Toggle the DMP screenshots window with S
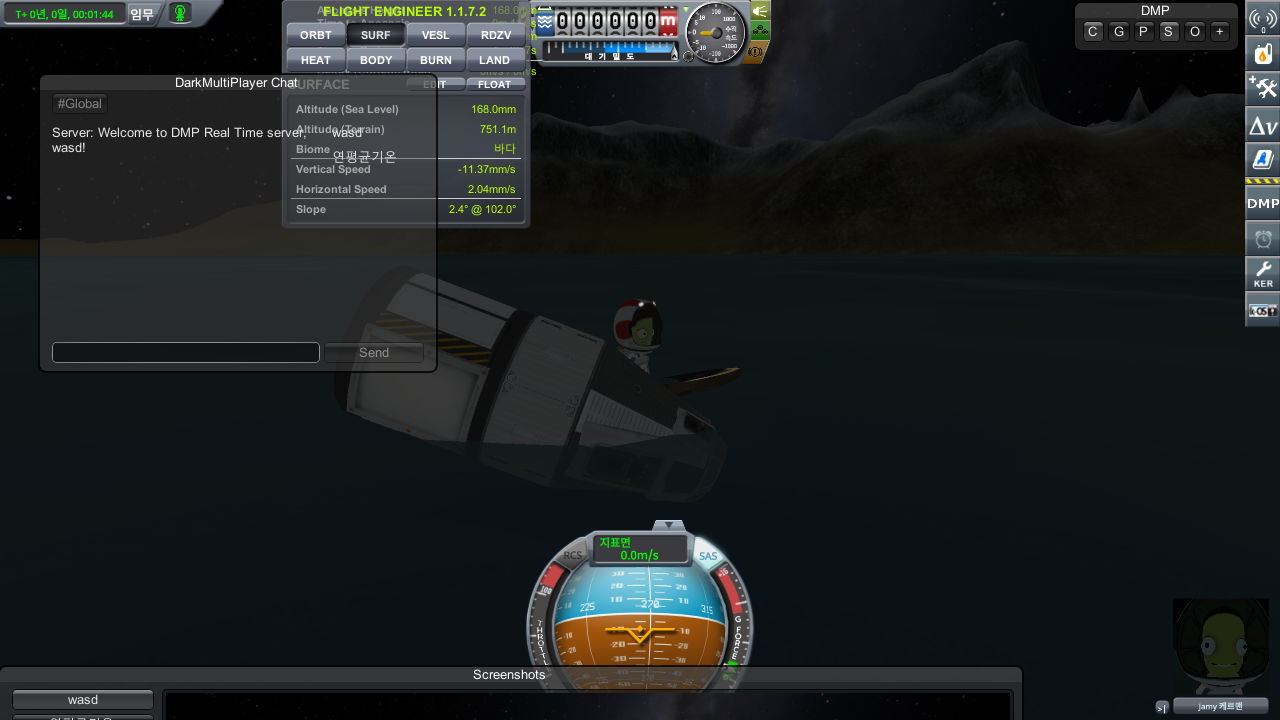The image size is (1280, 720). tap(1169, 32)
